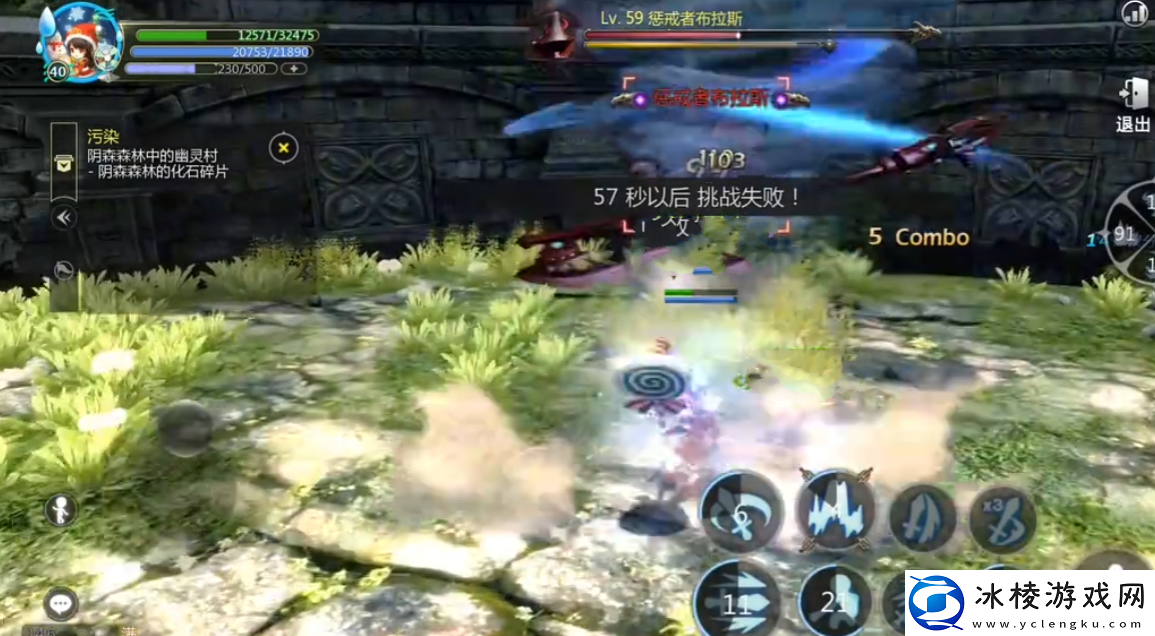1155x636 pixels.
Task: Use the arrow dash skill showing 11
Action: pyautogui.click(x=738, y=601)
